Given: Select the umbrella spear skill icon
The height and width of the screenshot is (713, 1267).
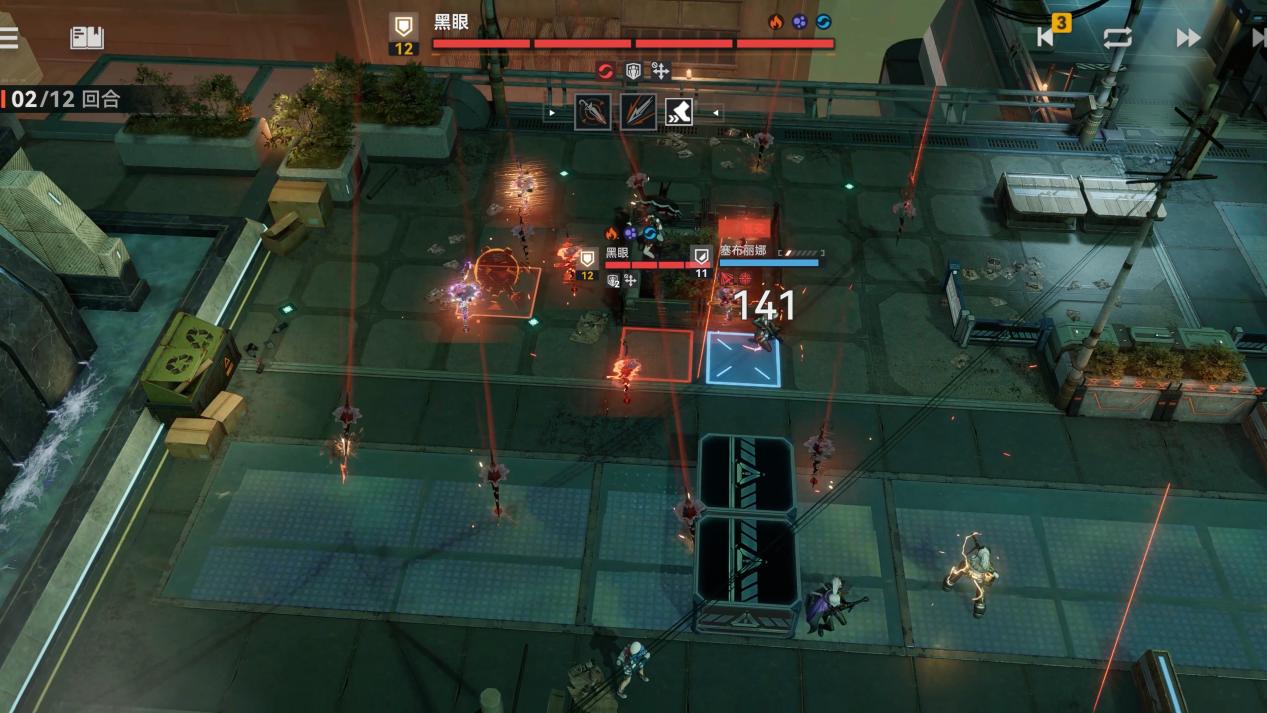Looking at the screenshot, I should click(x=592, y=112).
